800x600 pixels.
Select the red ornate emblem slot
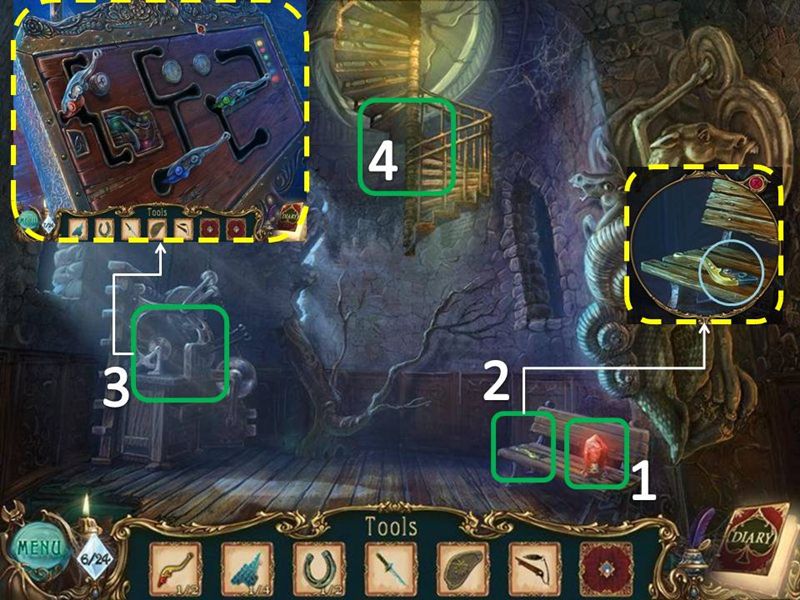607,570
